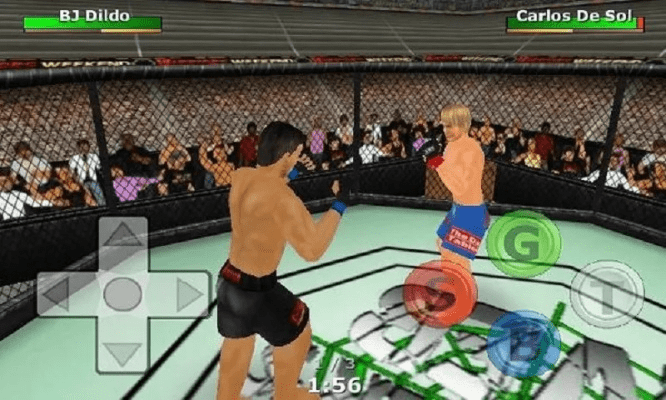Tap the green G button

[523, 244]
